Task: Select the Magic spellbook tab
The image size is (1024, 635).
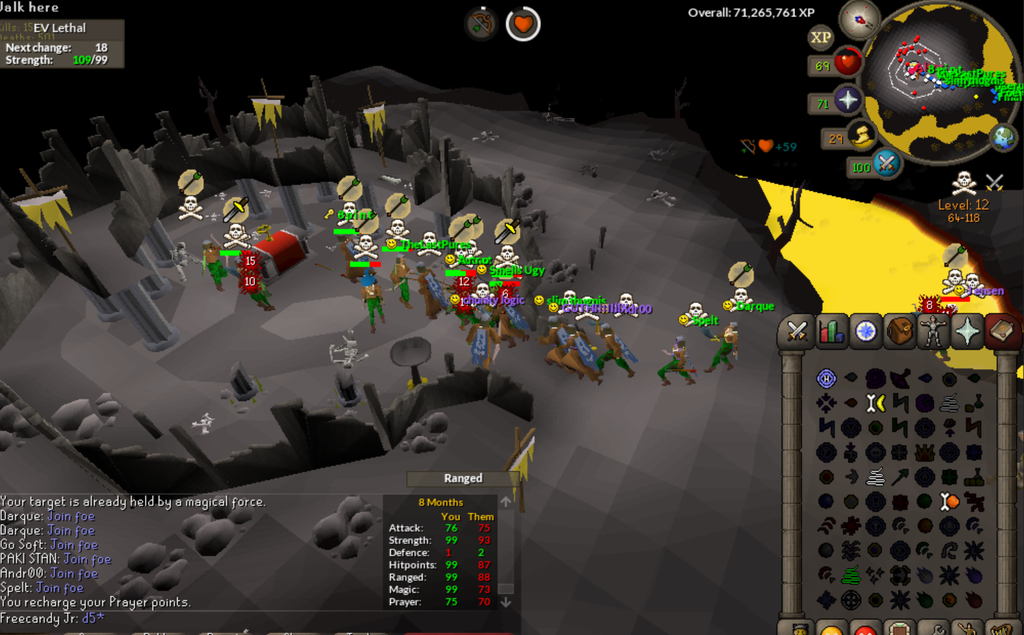Action: (x=1001, y=330)
